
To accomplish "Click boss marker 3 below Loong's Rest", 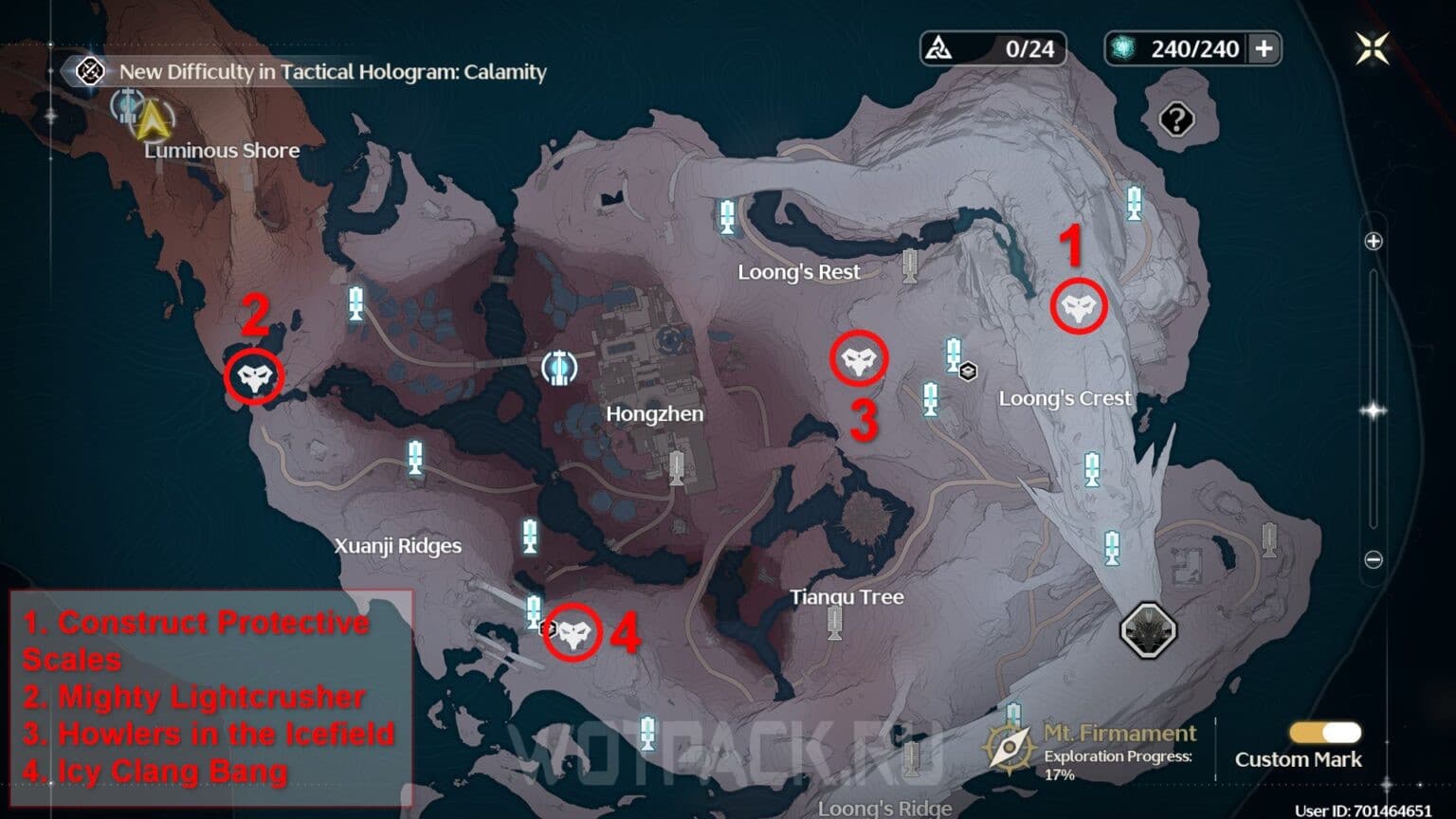I will pyautogui.click(x=861, y=358).
